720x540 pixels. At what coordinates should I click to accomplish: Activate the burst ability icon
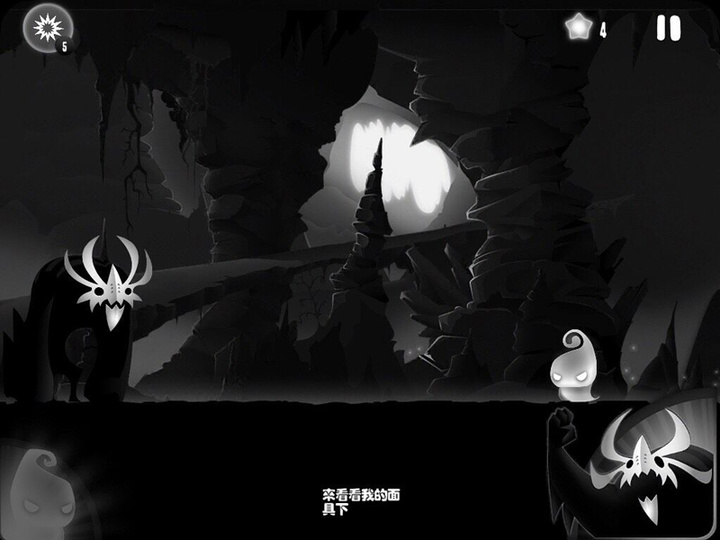43,27
